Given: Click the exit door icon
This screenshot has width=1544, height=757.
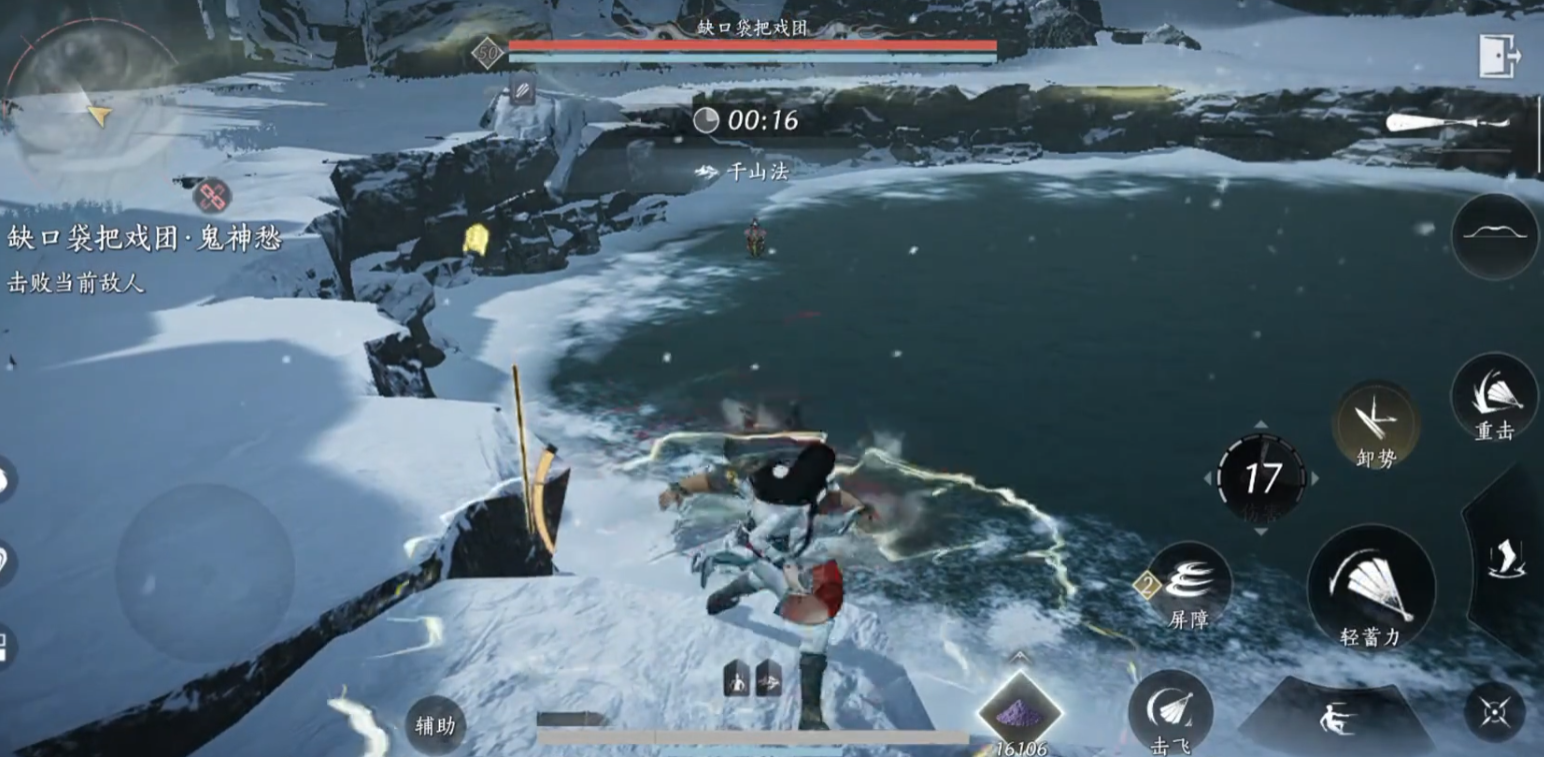Looking at the screenshot, I should tap(1499, 55).
